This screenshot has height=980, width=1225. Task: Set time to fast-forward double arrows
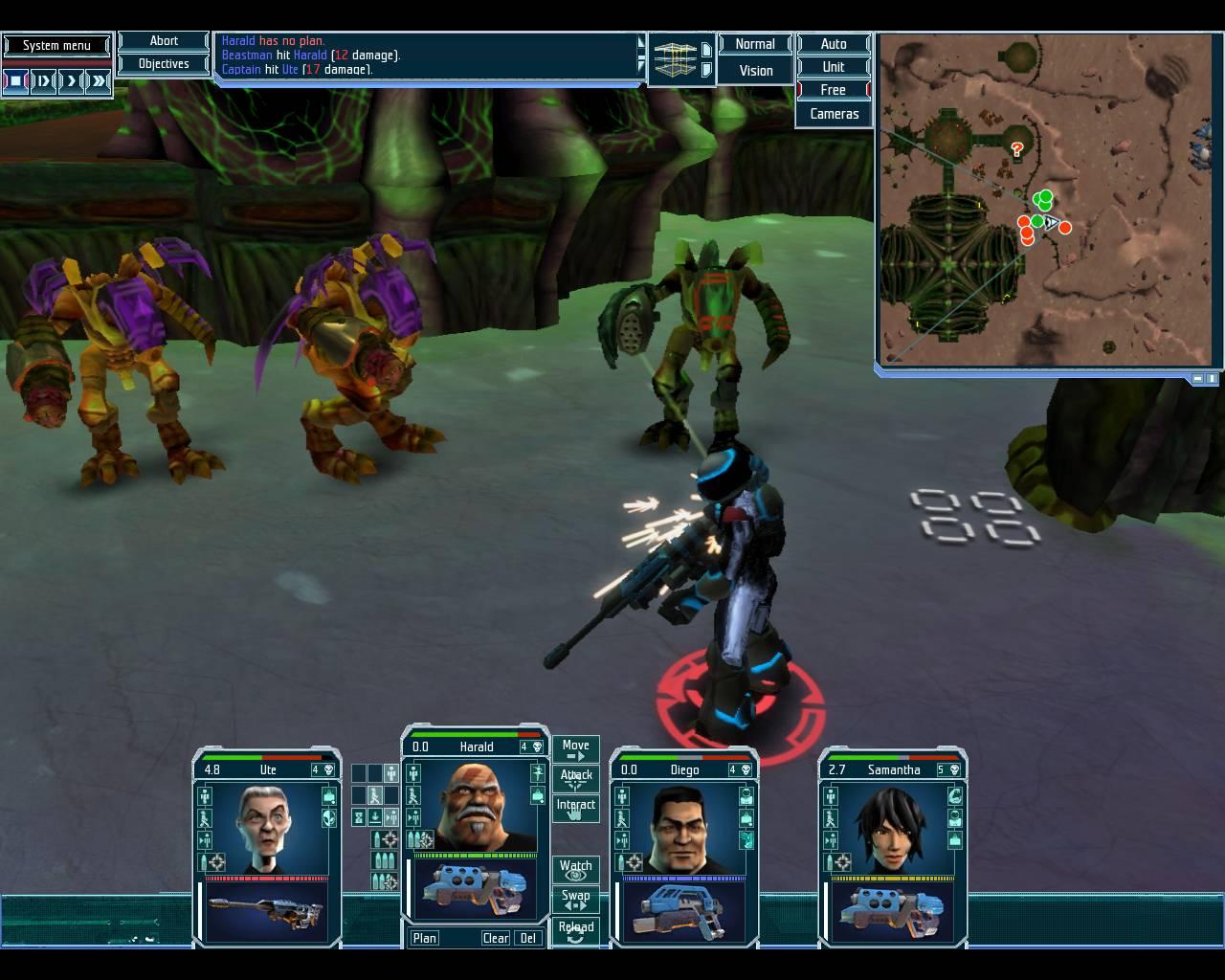(99, 81)
